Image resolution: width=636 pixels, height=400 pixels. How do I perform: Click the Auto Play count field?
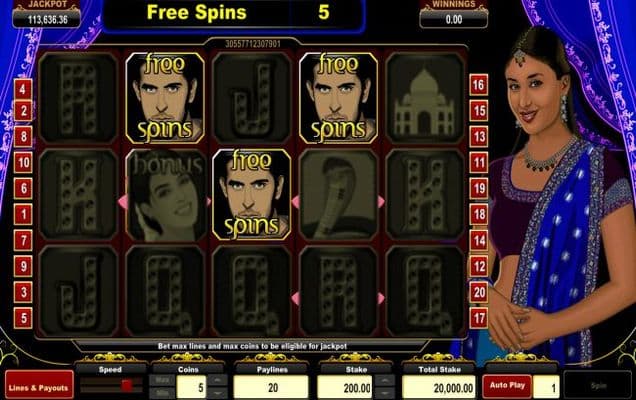click(x=544, y=385)
